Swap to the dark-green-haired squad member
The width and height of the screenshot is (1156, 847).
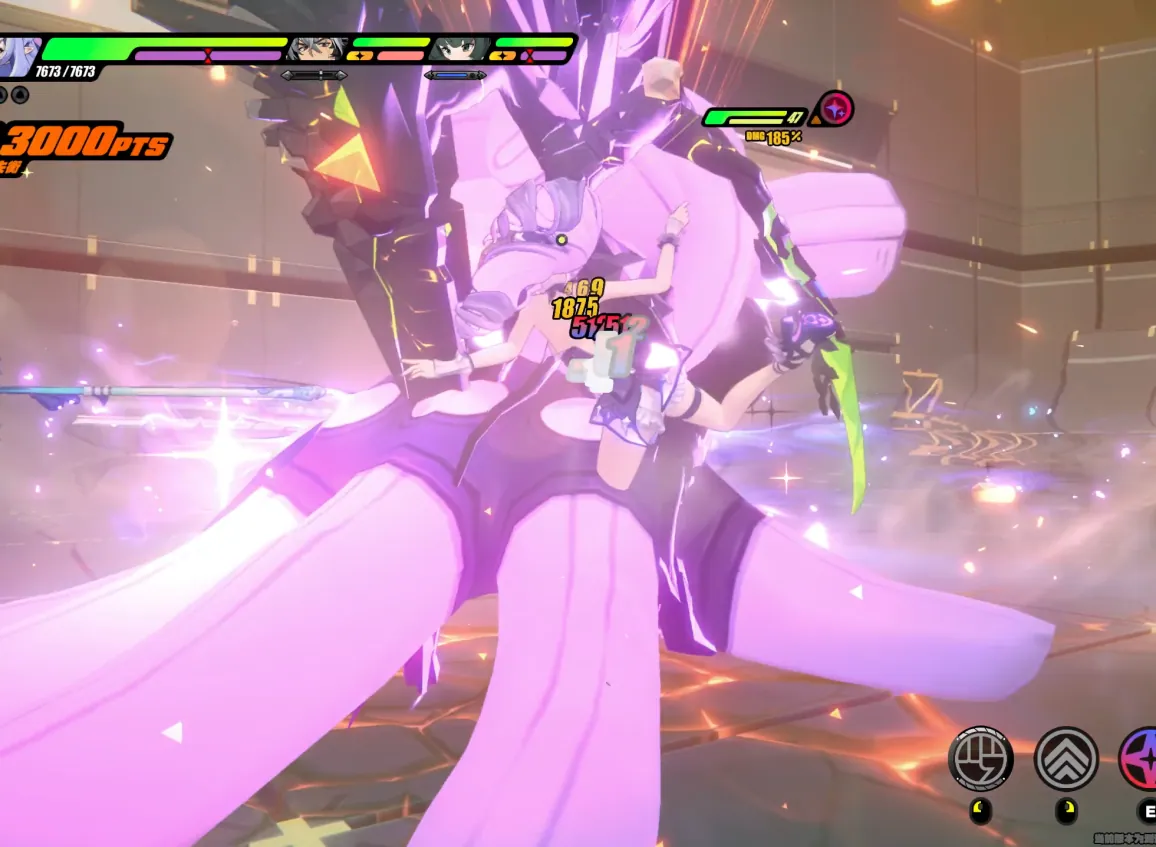(x=460, y=48)
